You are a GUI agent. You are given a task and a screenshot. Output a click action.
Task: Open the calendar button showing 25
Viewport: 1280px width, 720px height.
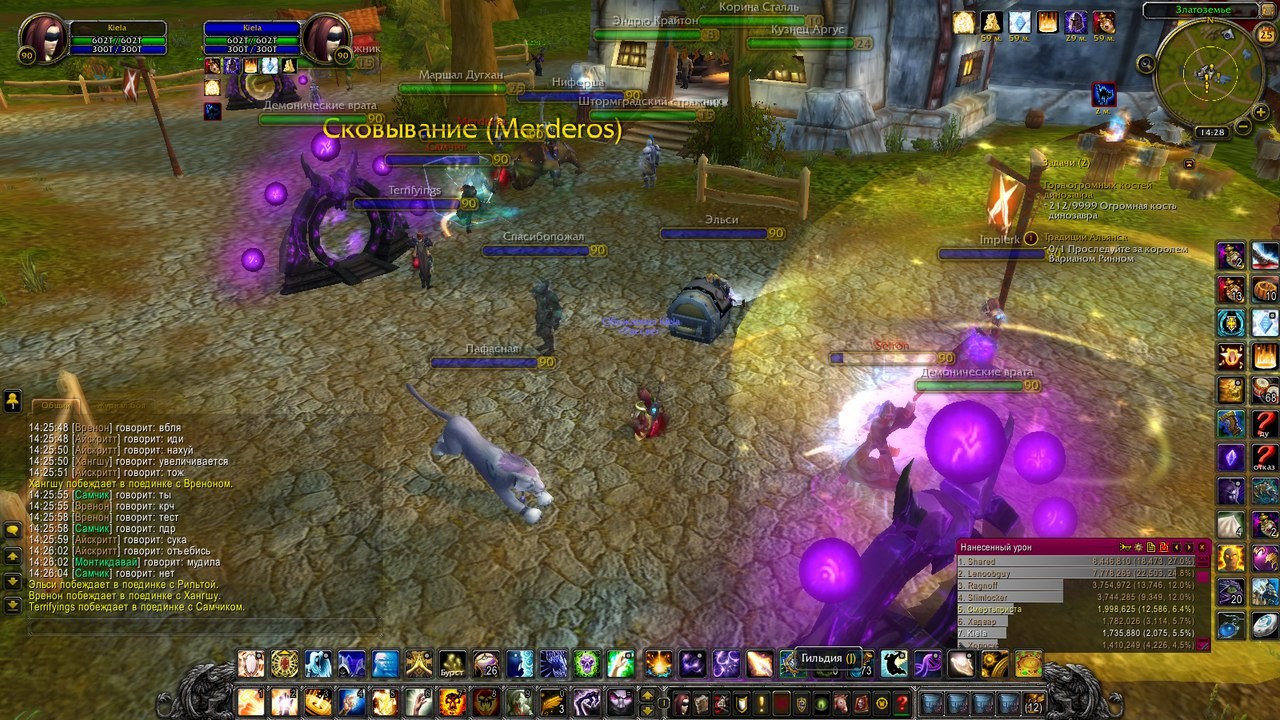[x=1265, y=35]
